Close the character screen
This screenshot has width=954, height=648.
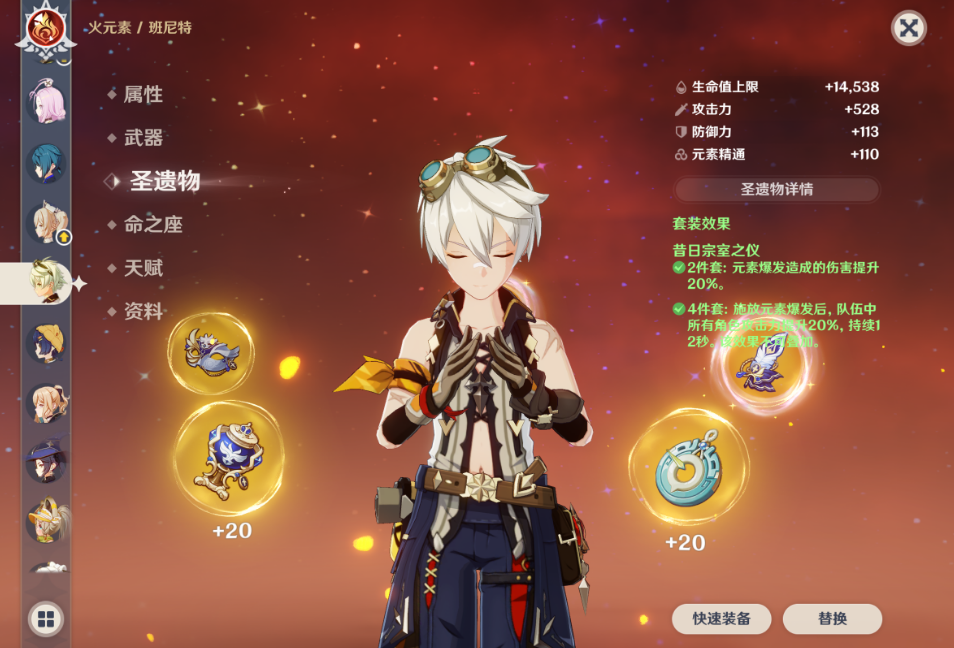coord(908,28)
